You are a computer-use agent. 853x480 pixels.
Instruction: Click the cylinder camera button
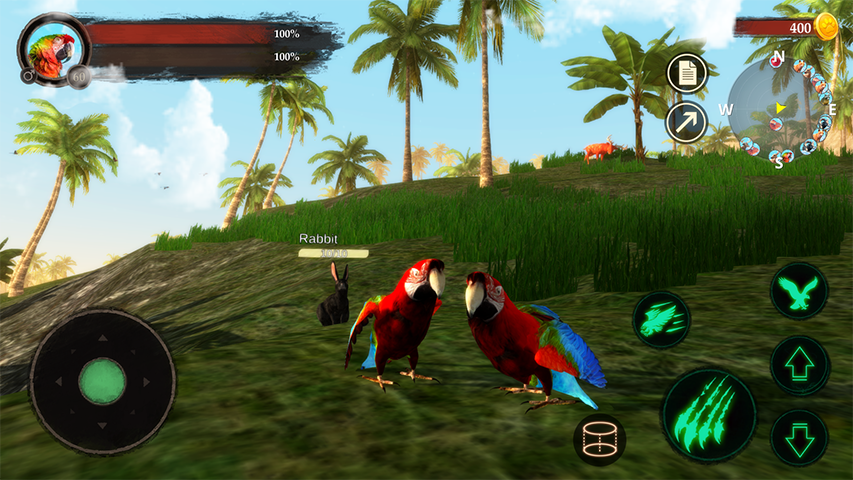[x=600, y=440]
